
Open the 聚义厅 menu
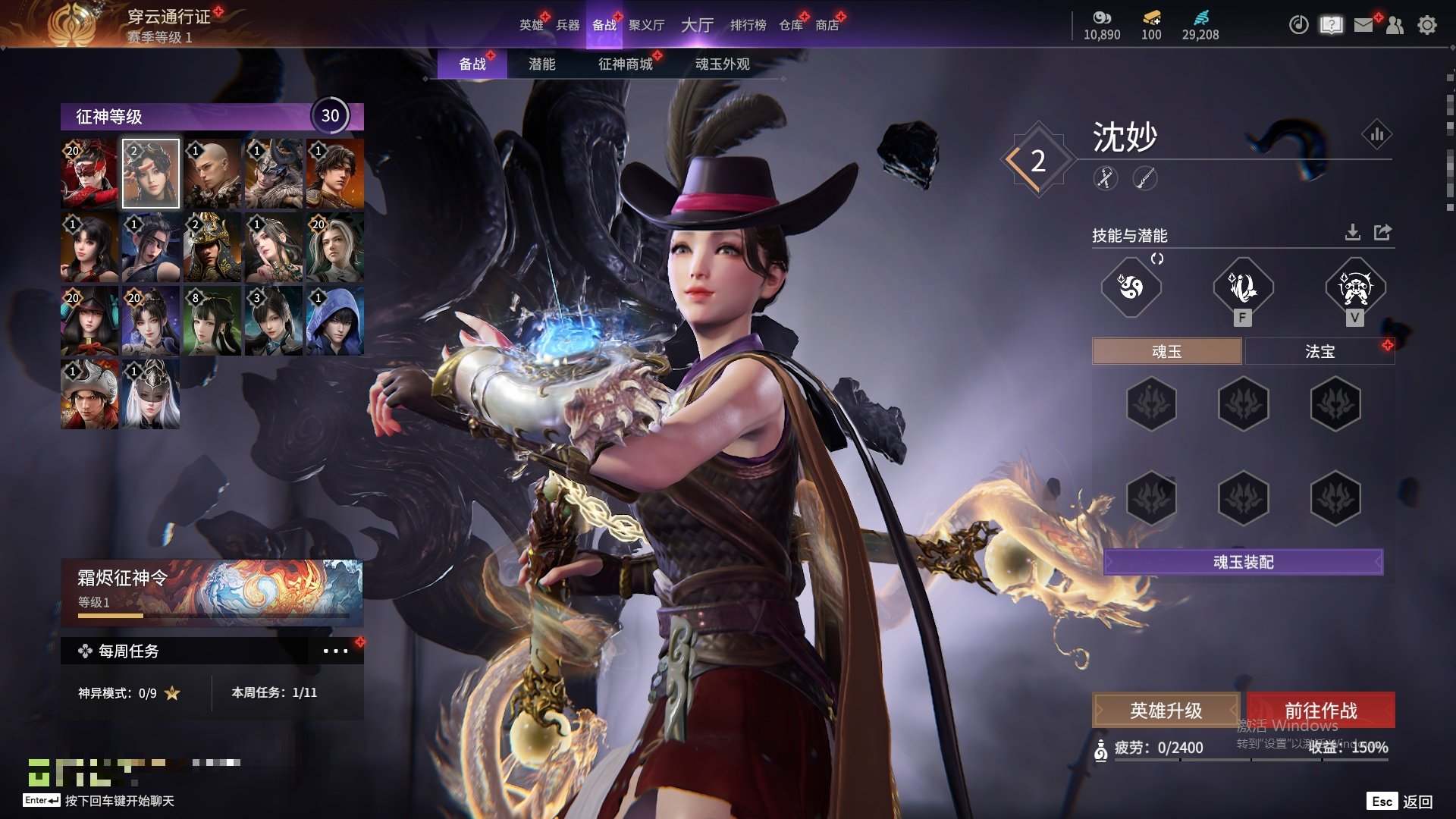tap(646, 25)
